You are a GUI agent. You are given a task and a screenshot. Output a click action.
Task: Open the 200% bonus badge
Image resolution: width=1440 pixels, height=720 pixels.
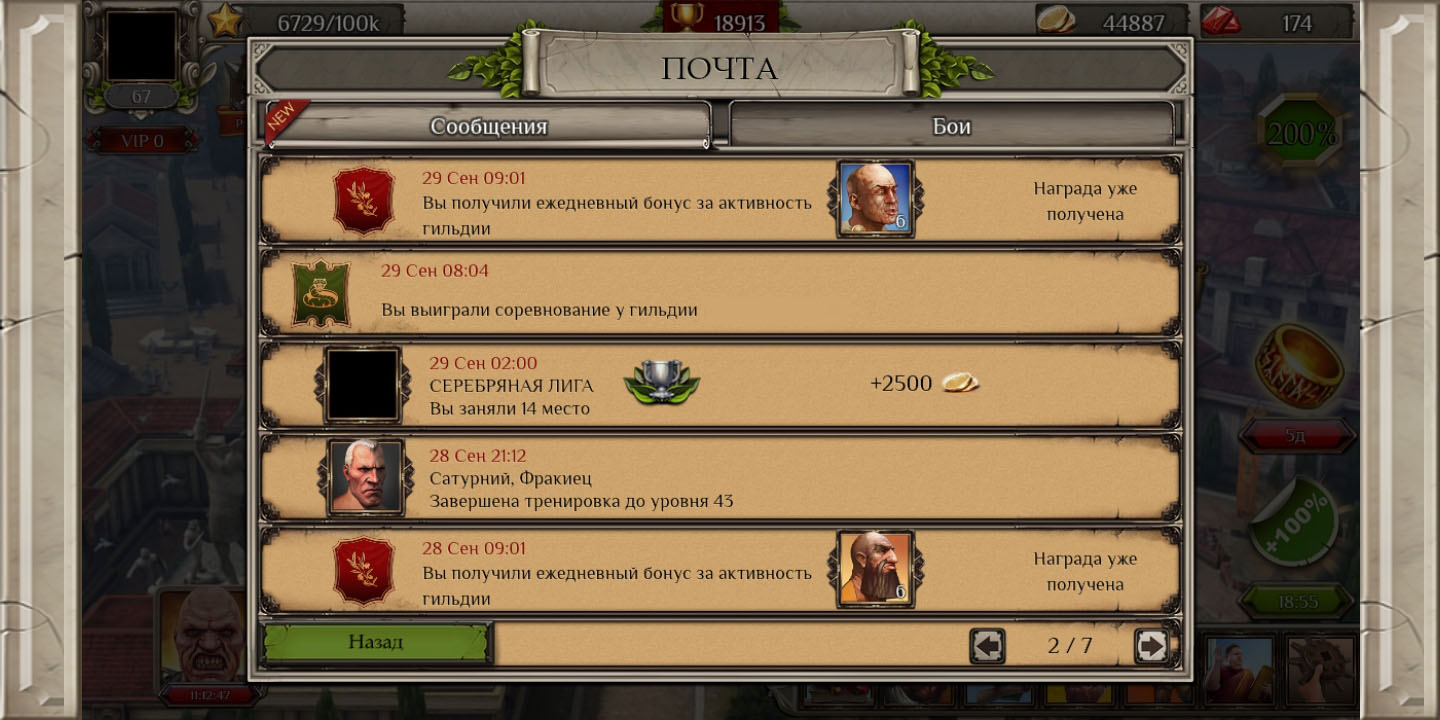[x=1299, y=134]
